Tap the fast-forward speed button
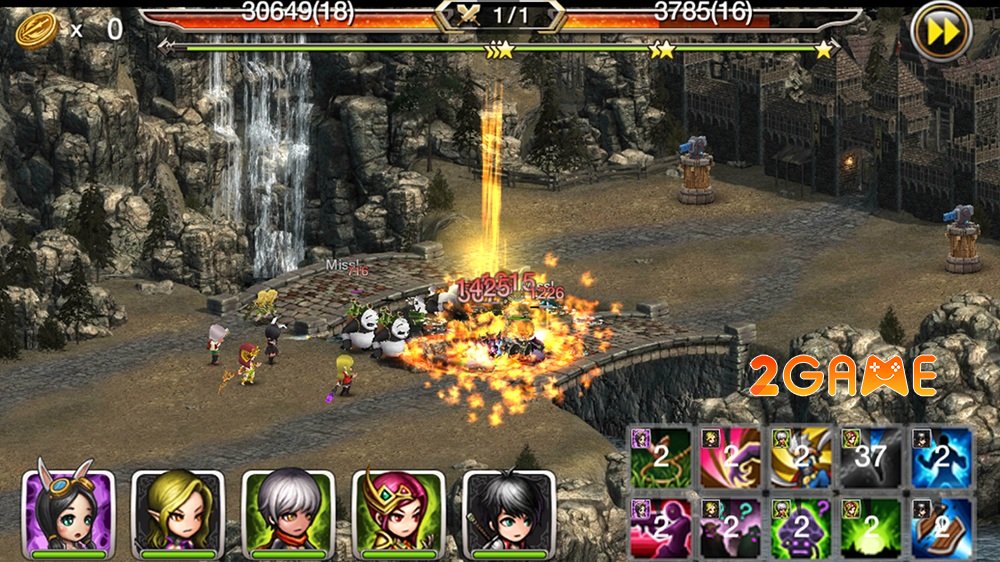 [x=941, y=32]
